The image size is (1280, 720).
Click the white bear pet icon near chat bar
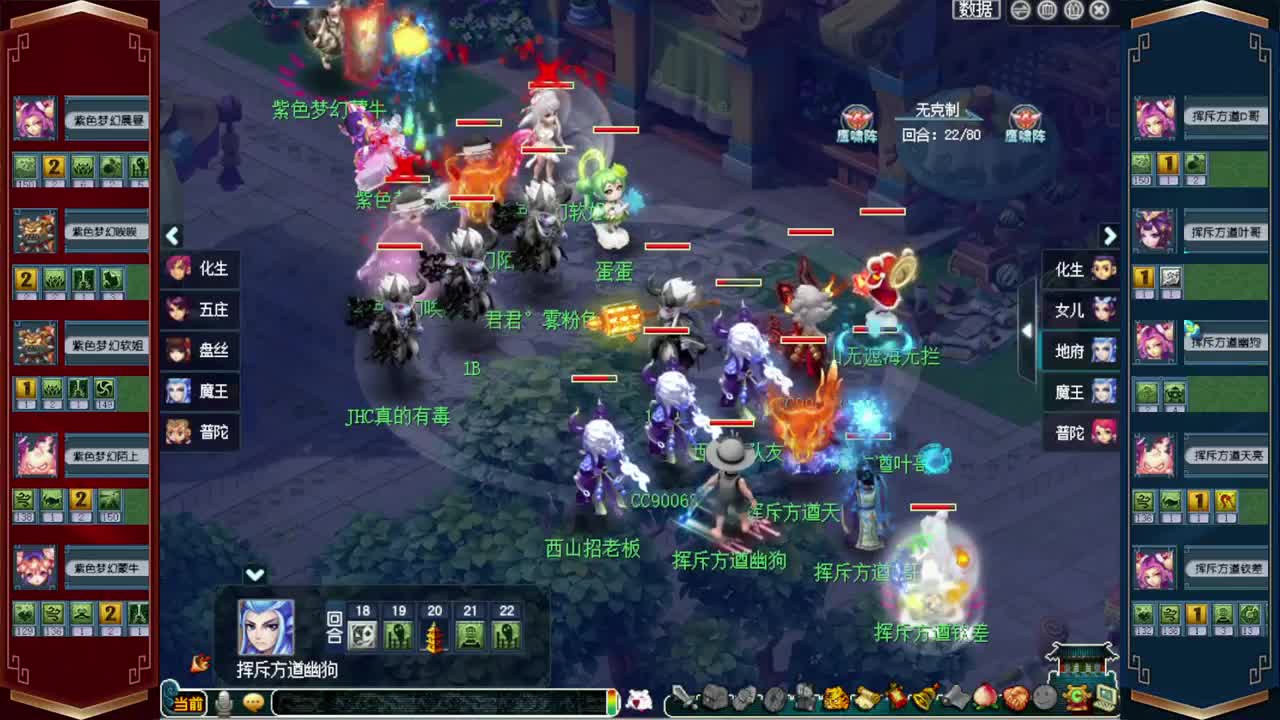pos(639,699)
